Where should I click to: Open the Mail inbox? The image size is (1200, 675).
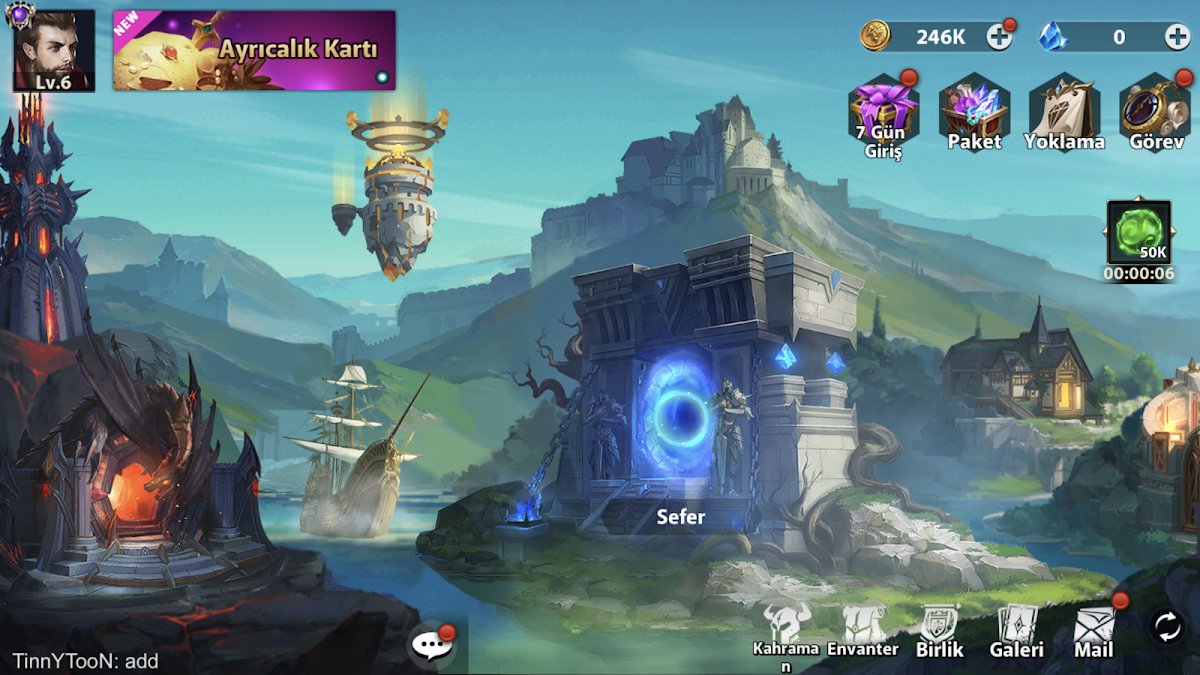1094,630
